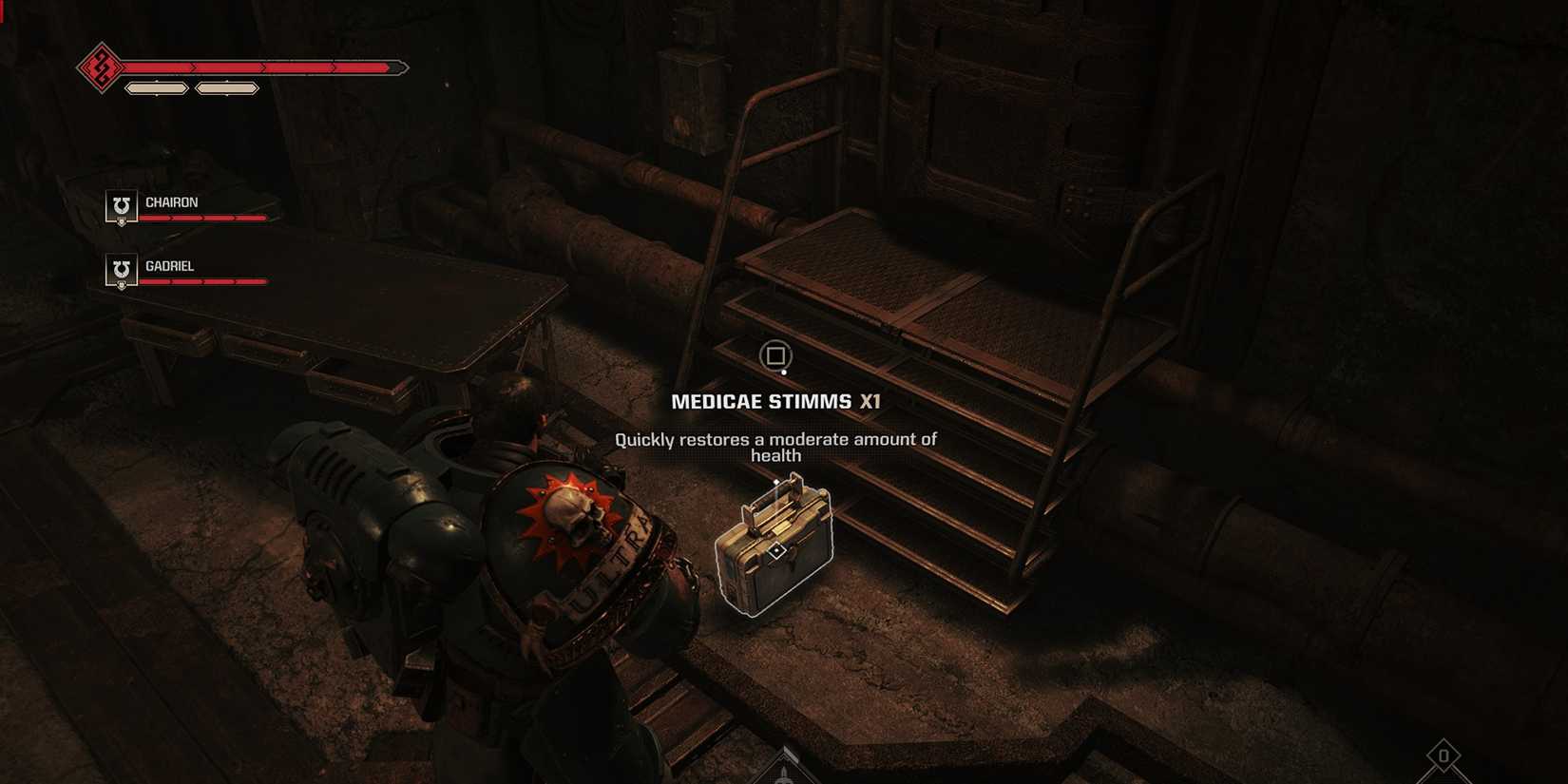Select the GADRIEL name label
Screen dimensions: 1568x784
pyautogui.click(x=170, y=265)
